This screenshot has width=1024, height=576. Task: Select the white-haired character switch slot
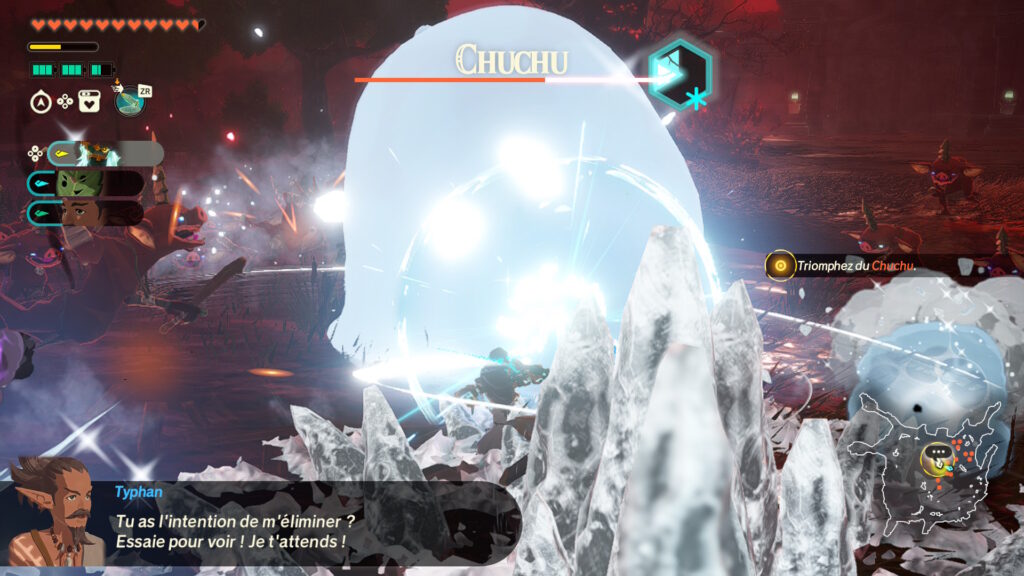pos(103,153)
